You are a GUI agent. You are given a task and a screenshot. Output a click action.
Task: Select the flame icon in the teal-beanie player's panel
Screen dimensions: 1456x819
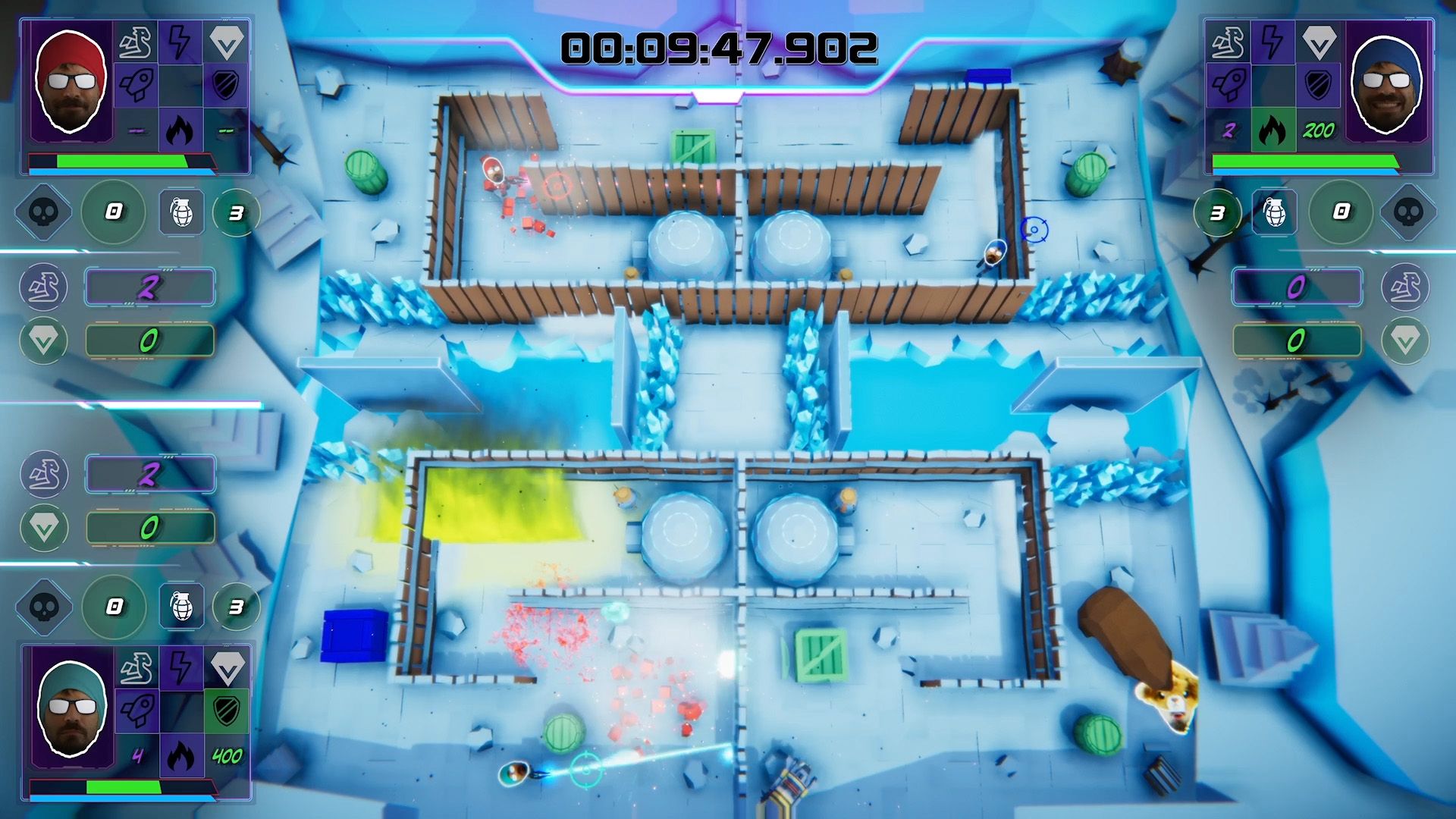pyautogui.click(x=180, y=755)
